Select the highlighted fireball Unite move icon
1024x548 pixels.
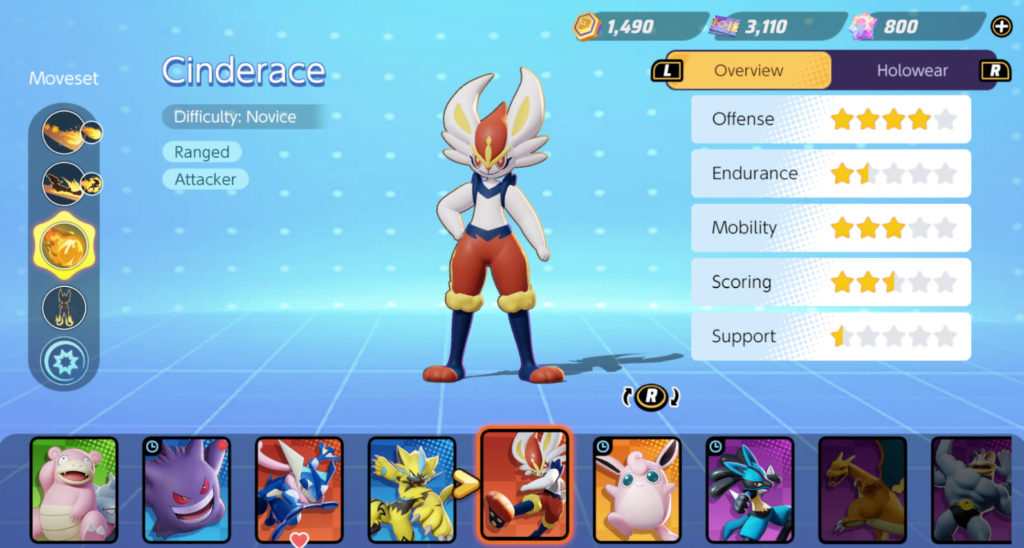click(x=64, y=243)
